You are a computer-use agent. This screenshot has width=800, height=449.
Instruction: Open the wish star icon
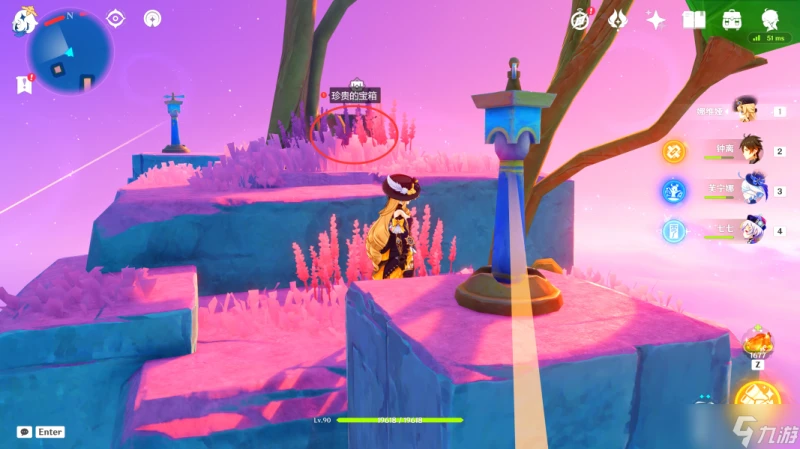coord(656,20)
